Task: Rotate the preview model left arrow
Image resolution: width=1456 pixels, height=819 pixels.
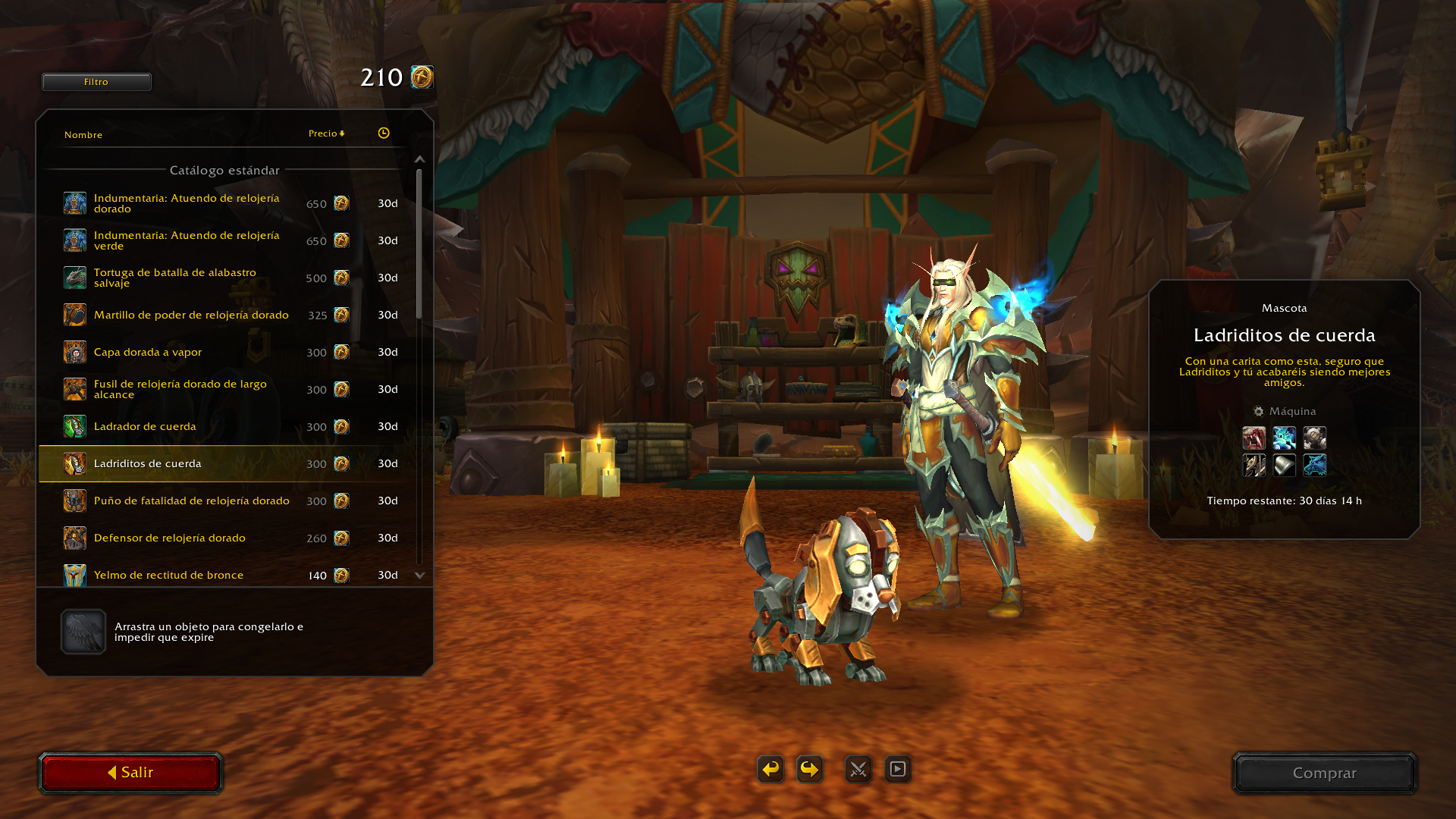Action: 770,769
